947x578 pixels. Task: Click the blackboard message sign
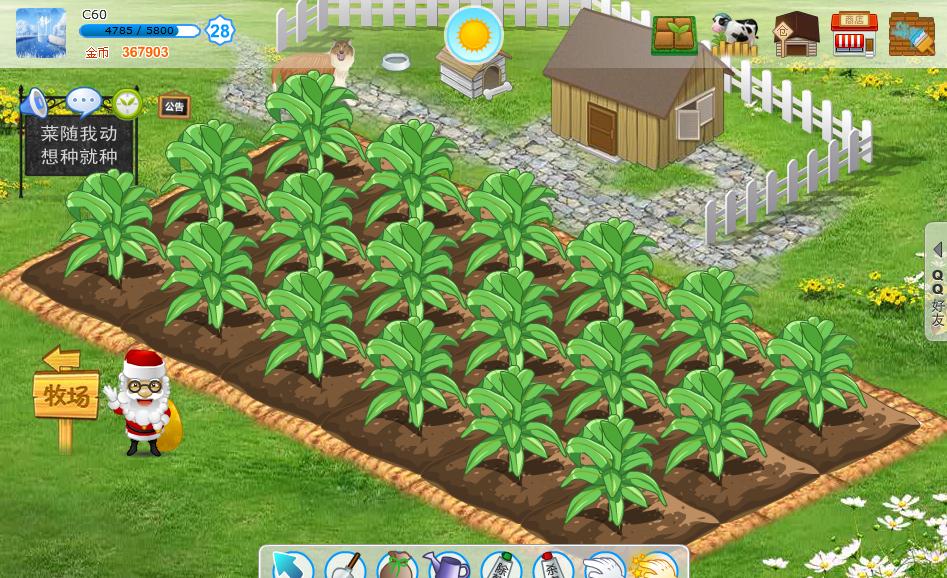[79, 145]
